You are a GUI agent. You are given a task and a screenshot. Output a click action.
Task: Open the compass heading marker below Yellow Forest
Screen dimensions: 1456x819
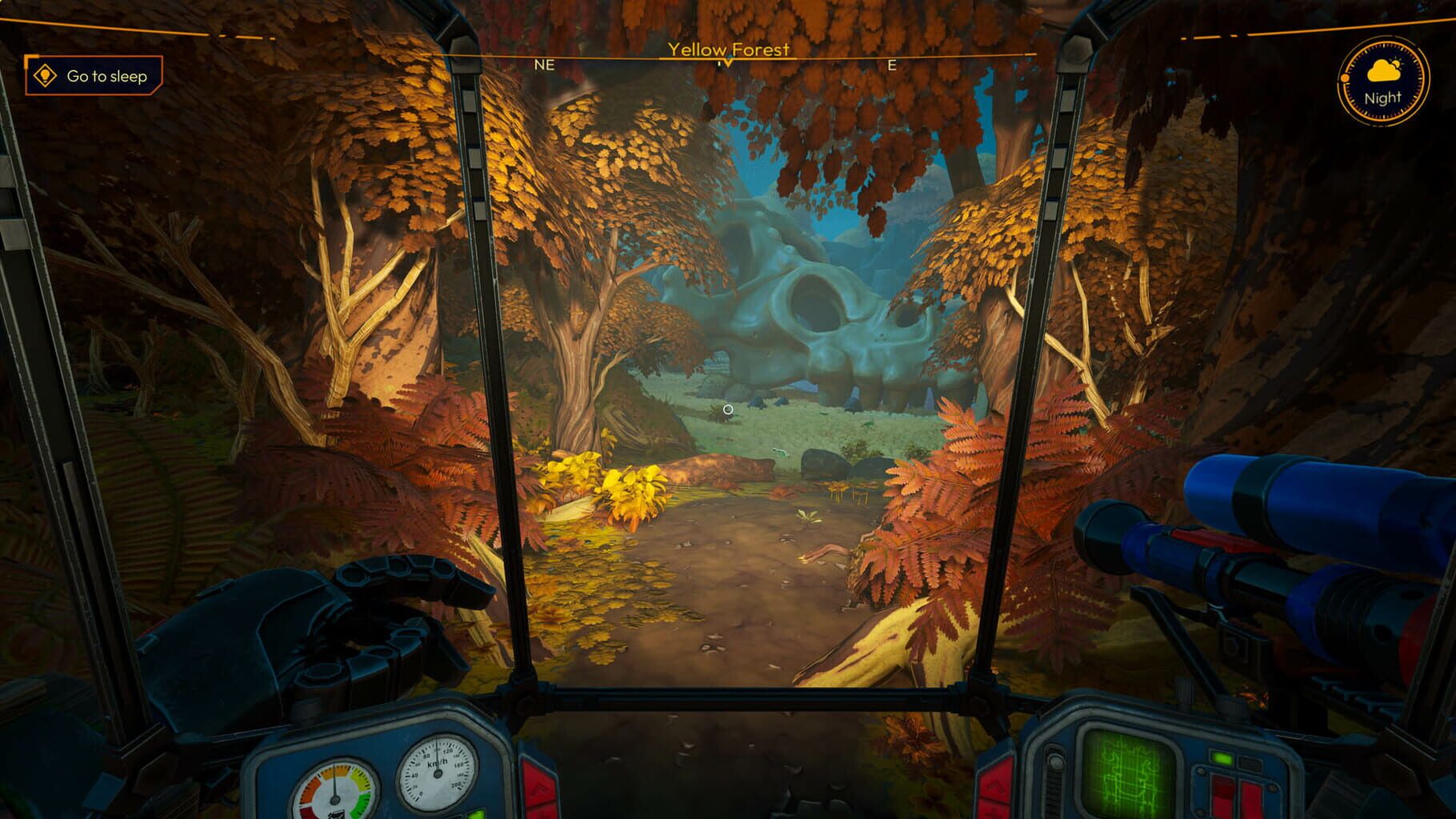point(726,62)
